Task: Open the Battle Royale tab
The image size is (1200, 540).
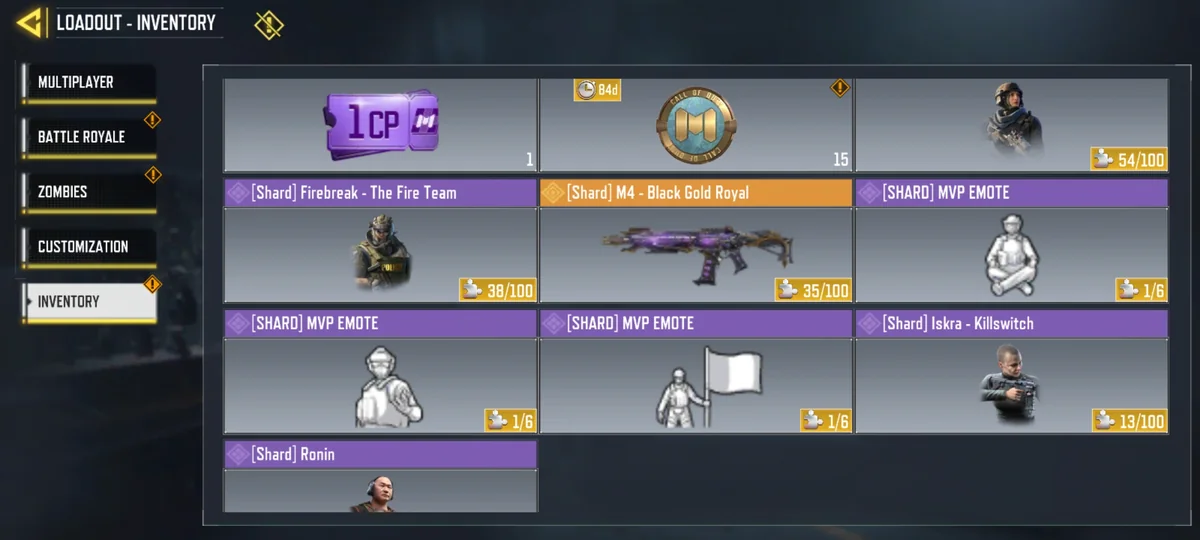Action: point(88,137)
